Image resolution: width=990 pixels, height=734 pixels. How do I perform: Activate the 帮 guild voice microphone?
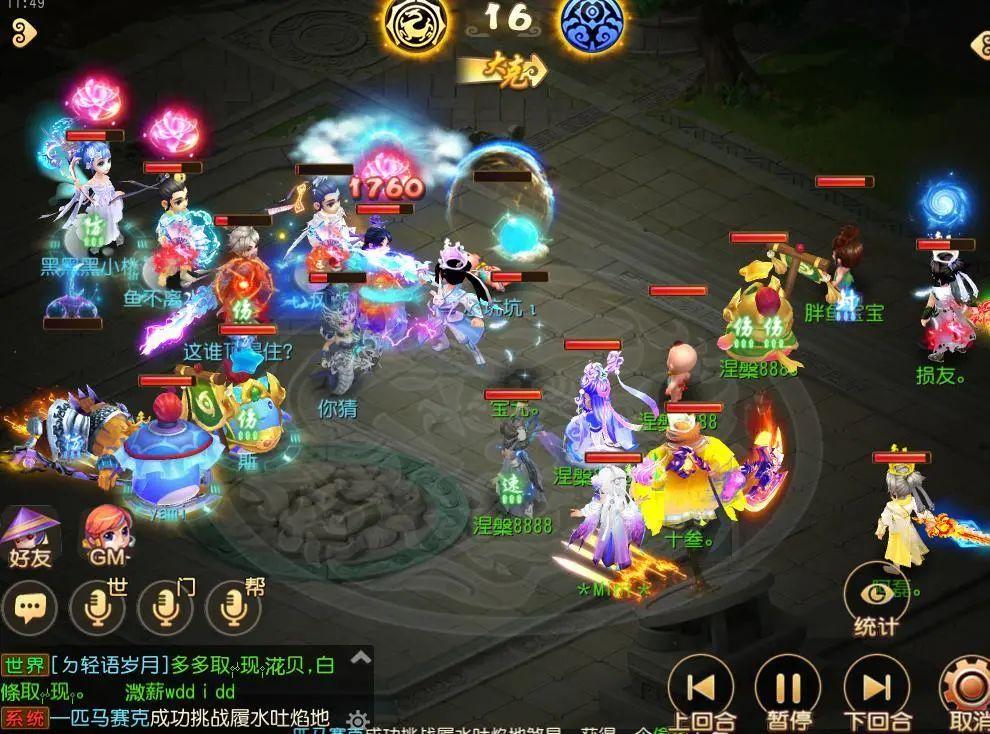coord(233,605)
